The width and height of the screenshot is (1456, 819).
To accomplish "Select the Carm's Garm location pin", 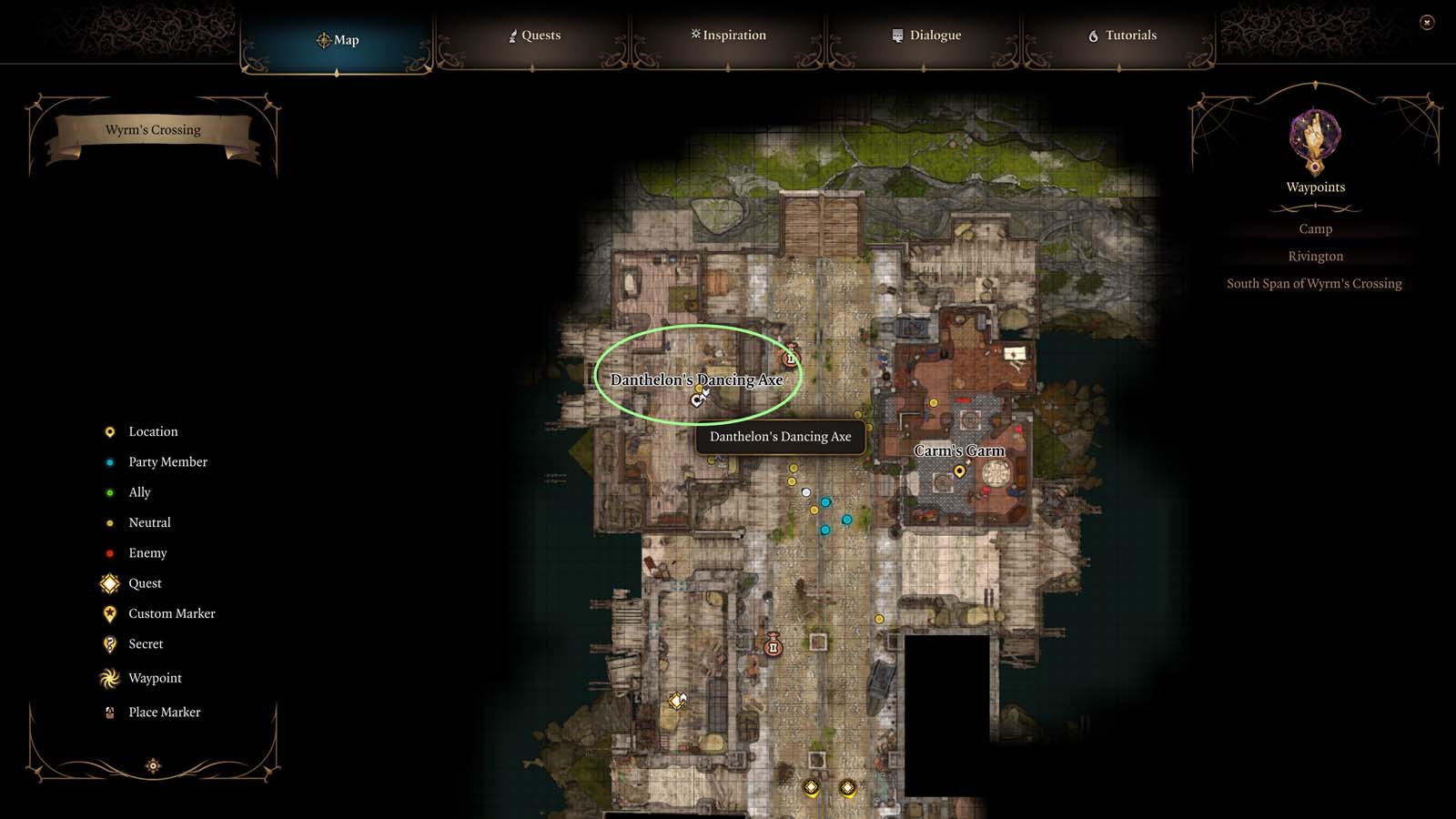I will [x=959, y=471].
